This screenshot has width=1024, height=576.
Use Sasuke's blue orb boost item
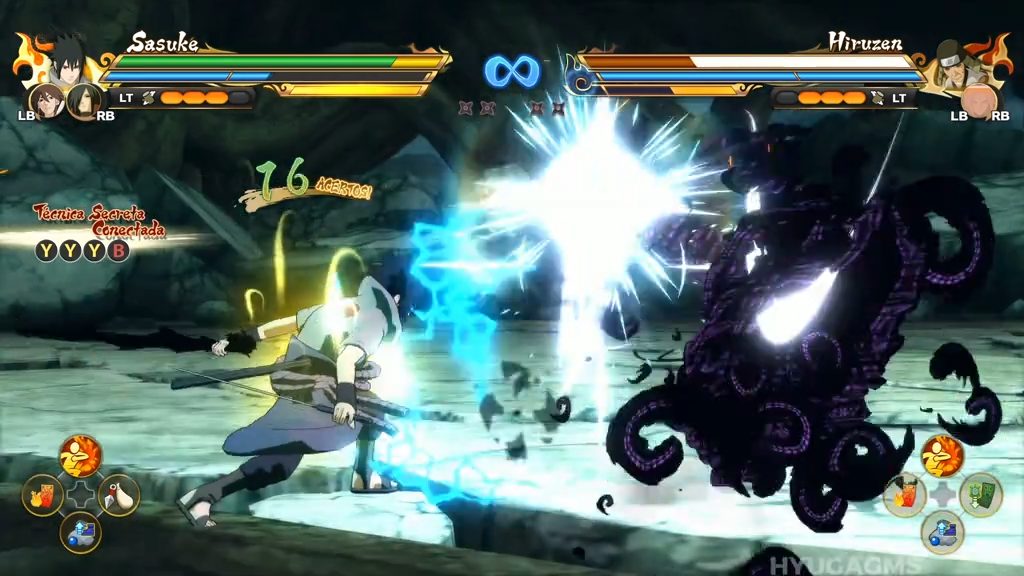coord(80,532)
